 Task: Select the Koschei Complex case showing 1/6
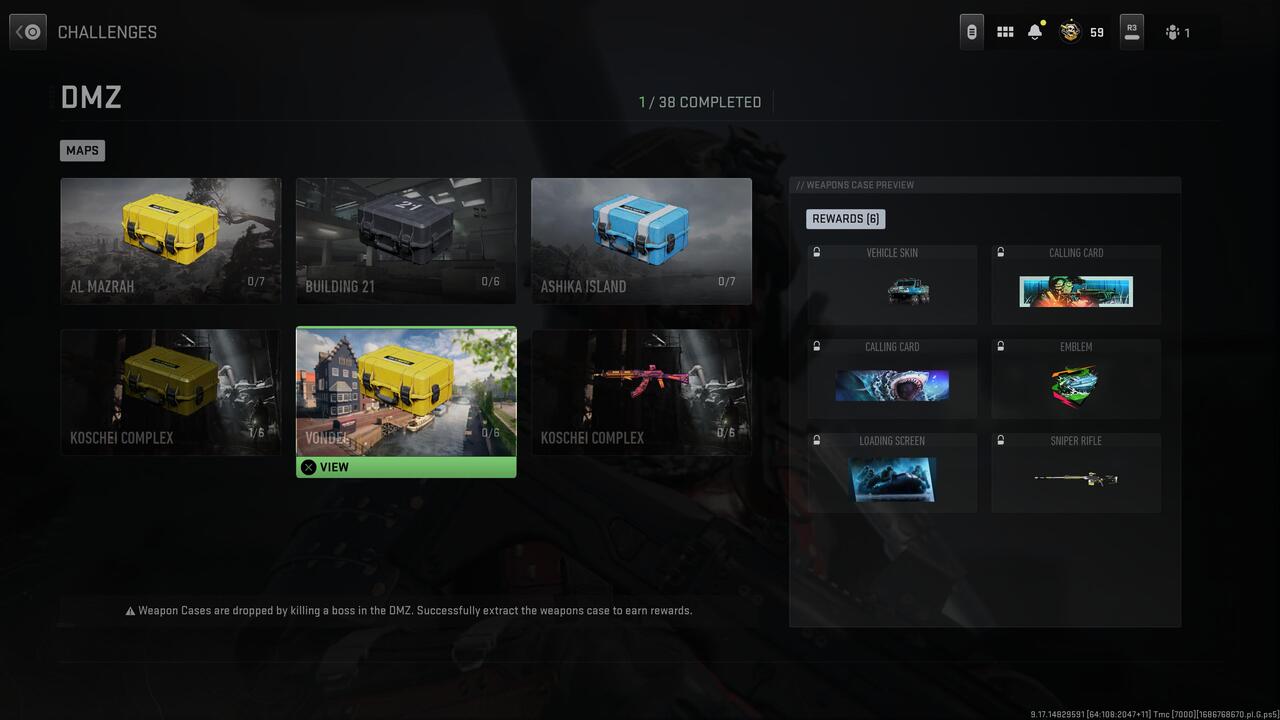[170, 391]
